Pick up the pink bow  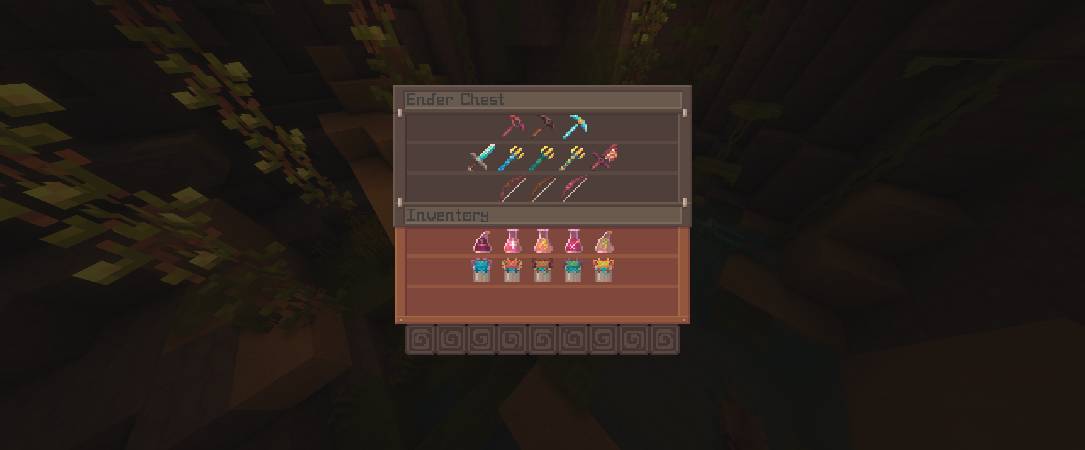point(573,189)
